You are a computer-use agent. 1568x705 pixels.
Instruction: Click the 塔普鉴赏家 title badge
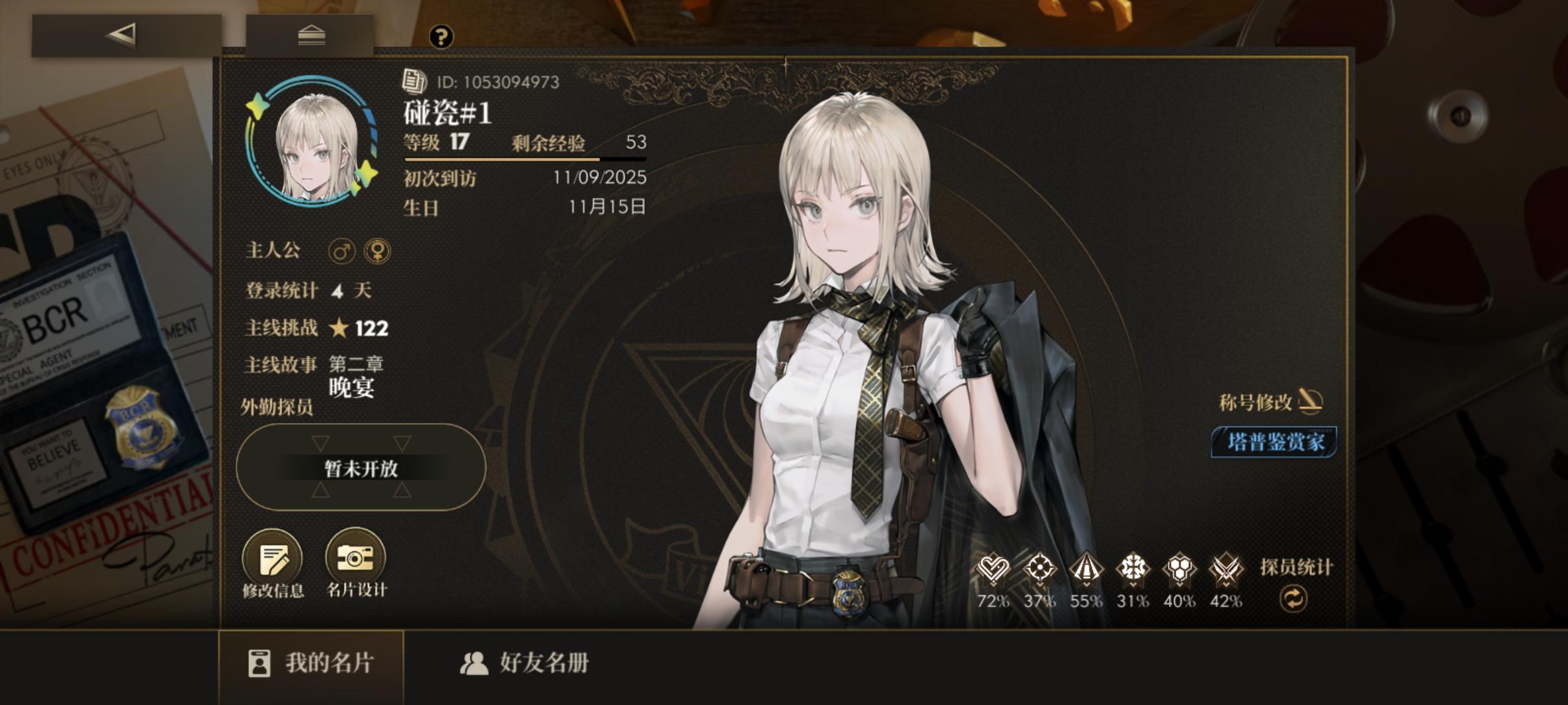click(1274, 442)
